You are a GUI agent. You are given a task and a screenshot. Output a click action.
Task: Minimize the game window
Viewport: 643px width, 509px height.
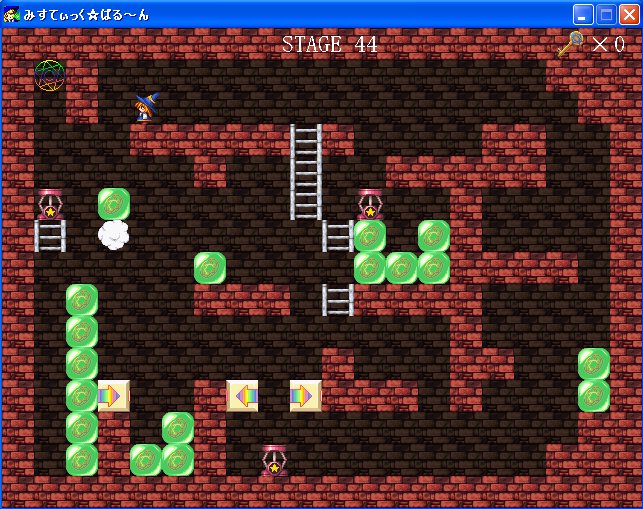(583, 14)
